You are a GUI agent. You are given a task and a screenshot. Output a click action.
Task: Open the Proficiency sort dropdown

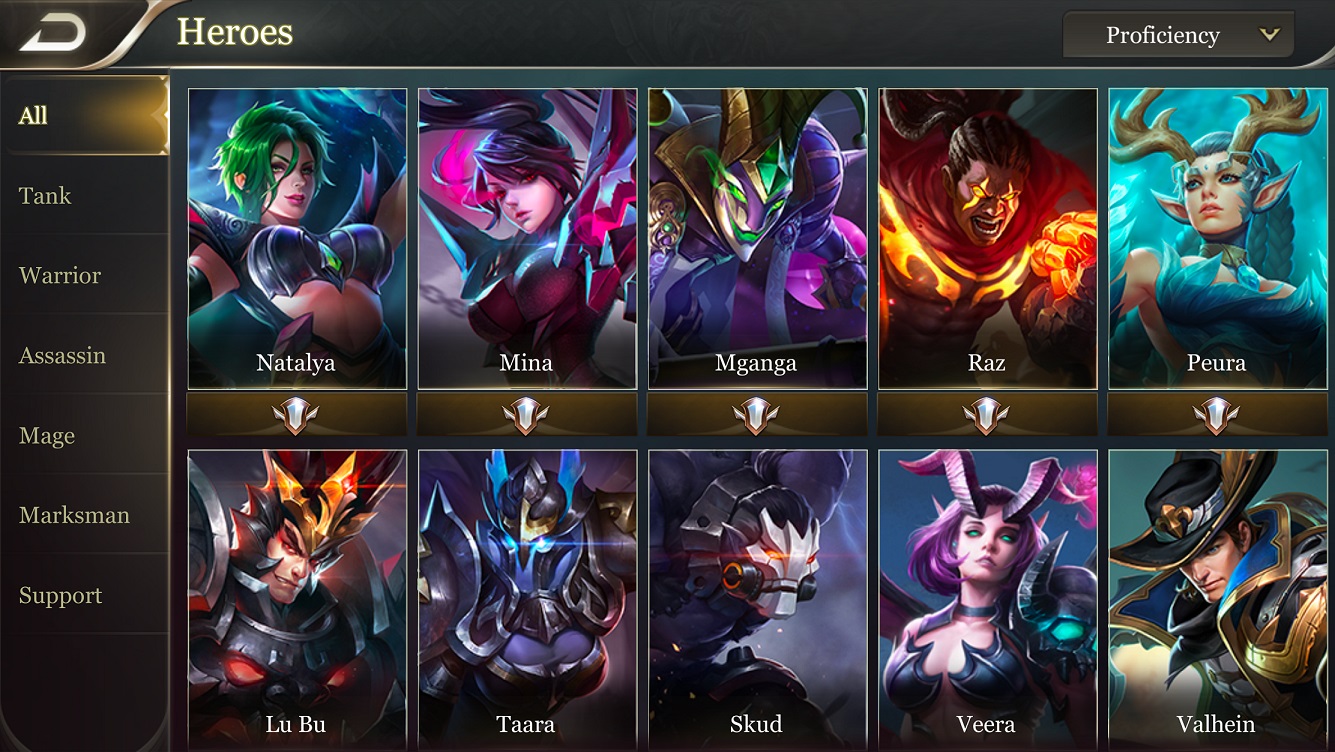coord(1178,35)
